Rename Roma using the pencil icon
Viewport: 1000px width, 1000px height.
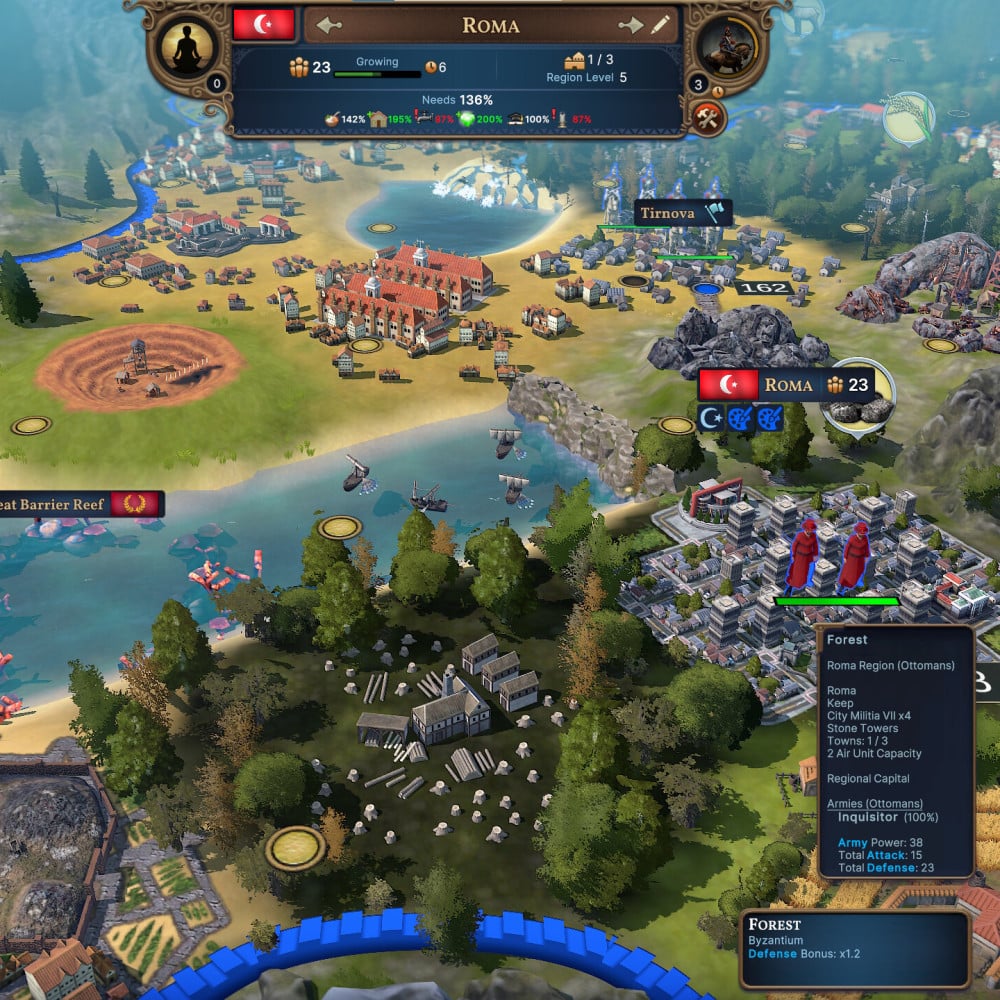click(660, 25)
